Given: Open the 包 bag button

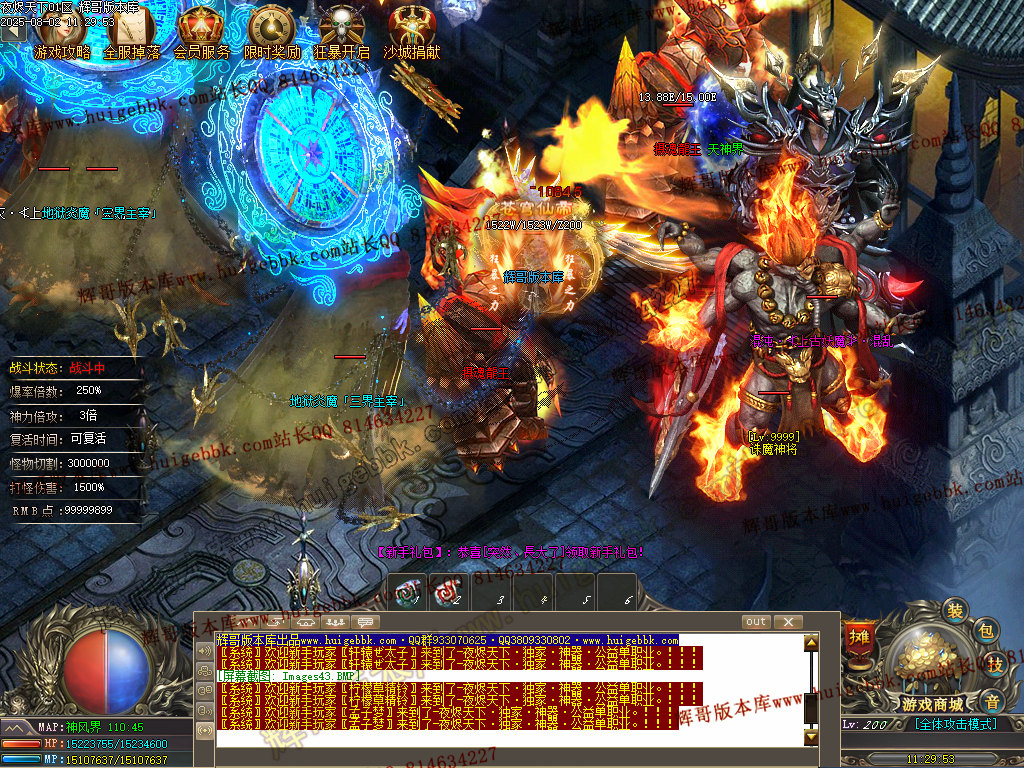Looking at the screenshot, I should pyautogui.click(x=985, y=631).
